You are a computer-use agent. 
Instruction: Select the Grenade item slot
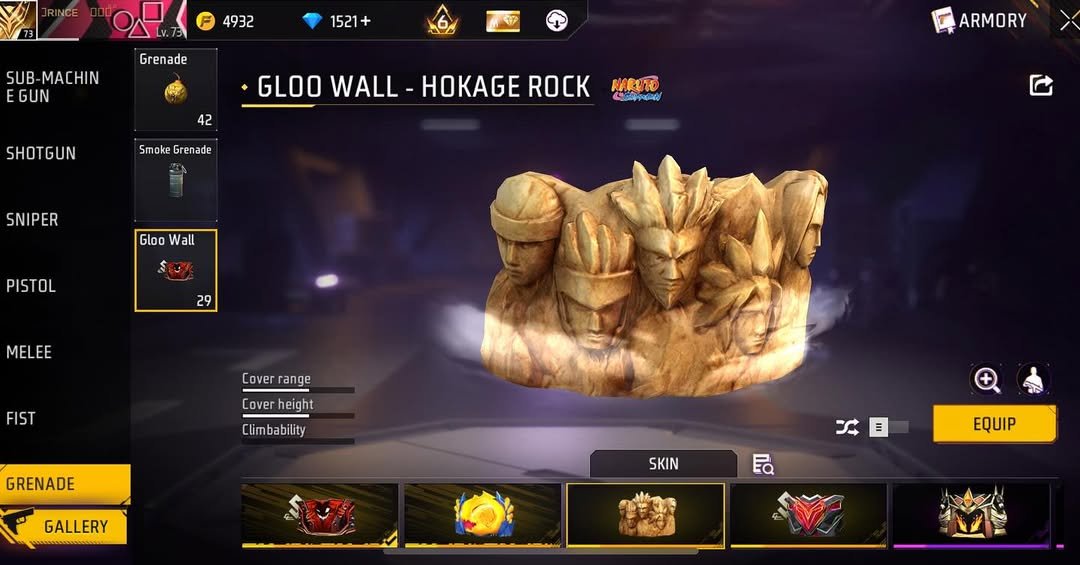pos(176,90)
